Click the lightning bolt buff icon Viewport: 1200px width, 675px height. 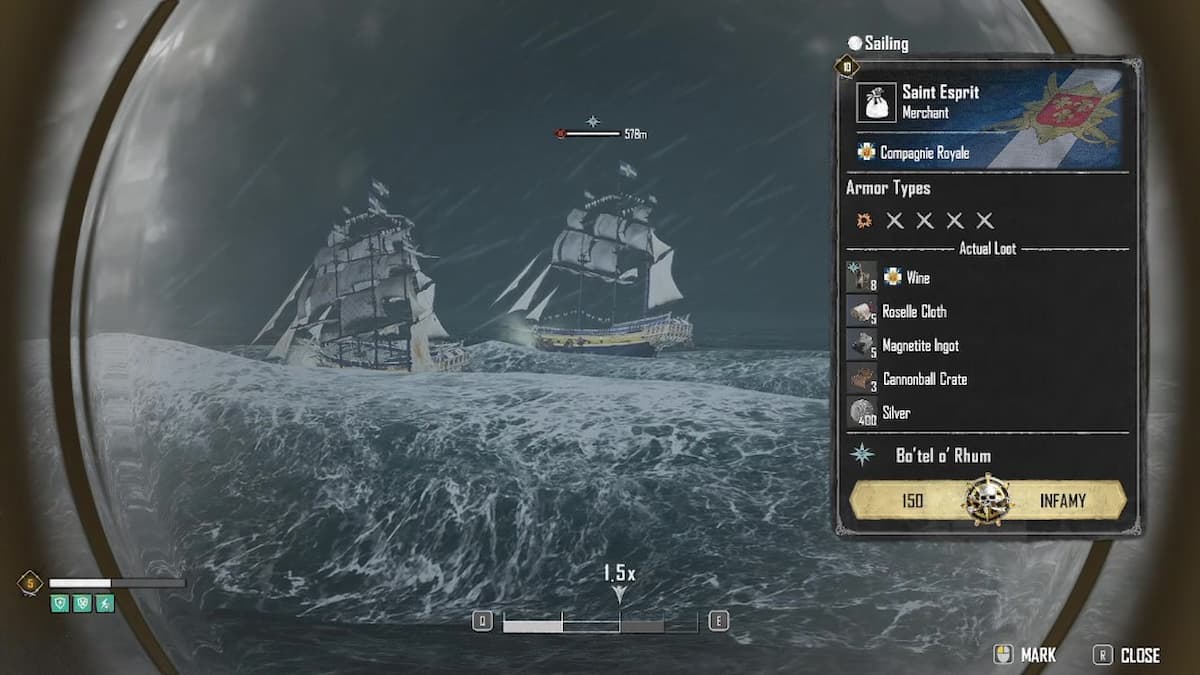[x=105, y=603]
